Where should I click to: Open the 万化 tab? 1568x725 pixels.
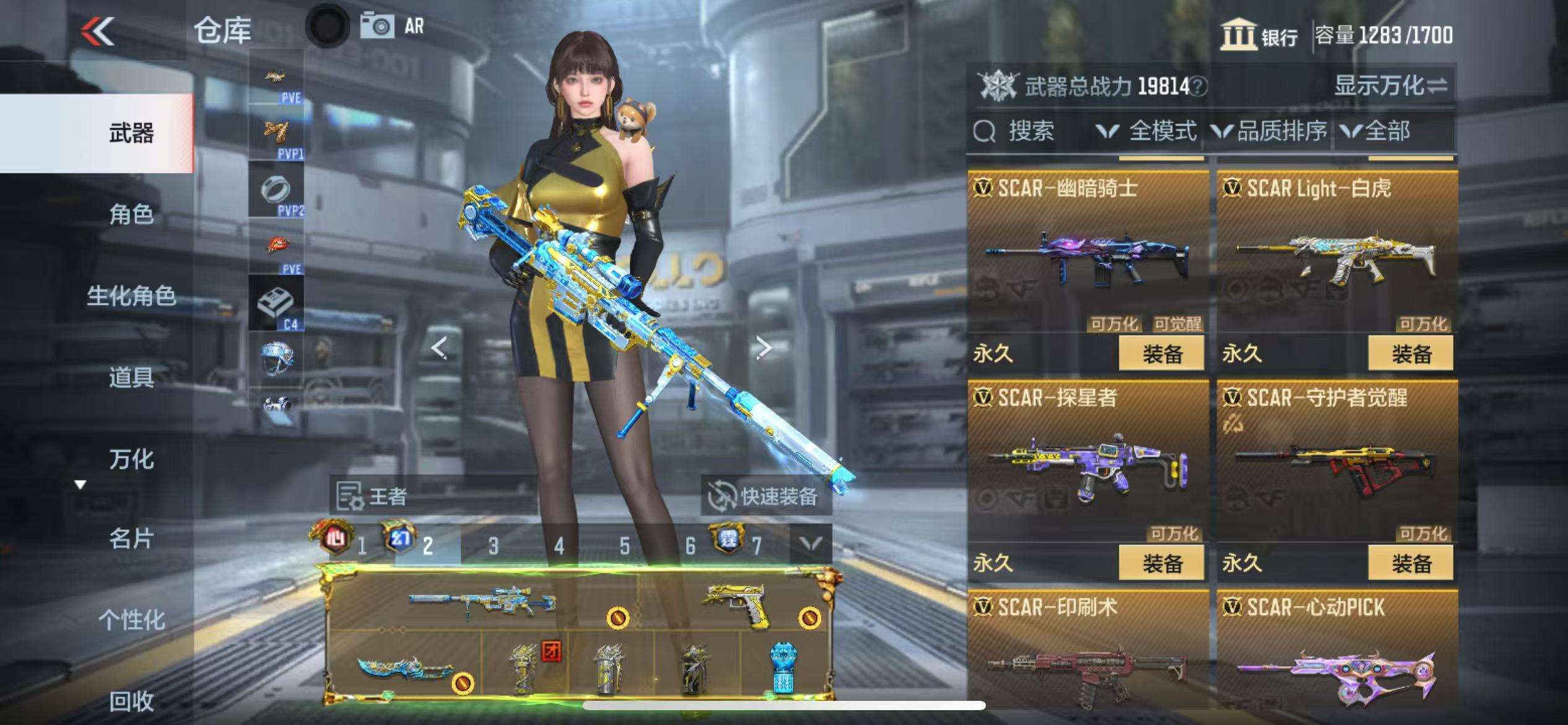[x=131, y=459]
